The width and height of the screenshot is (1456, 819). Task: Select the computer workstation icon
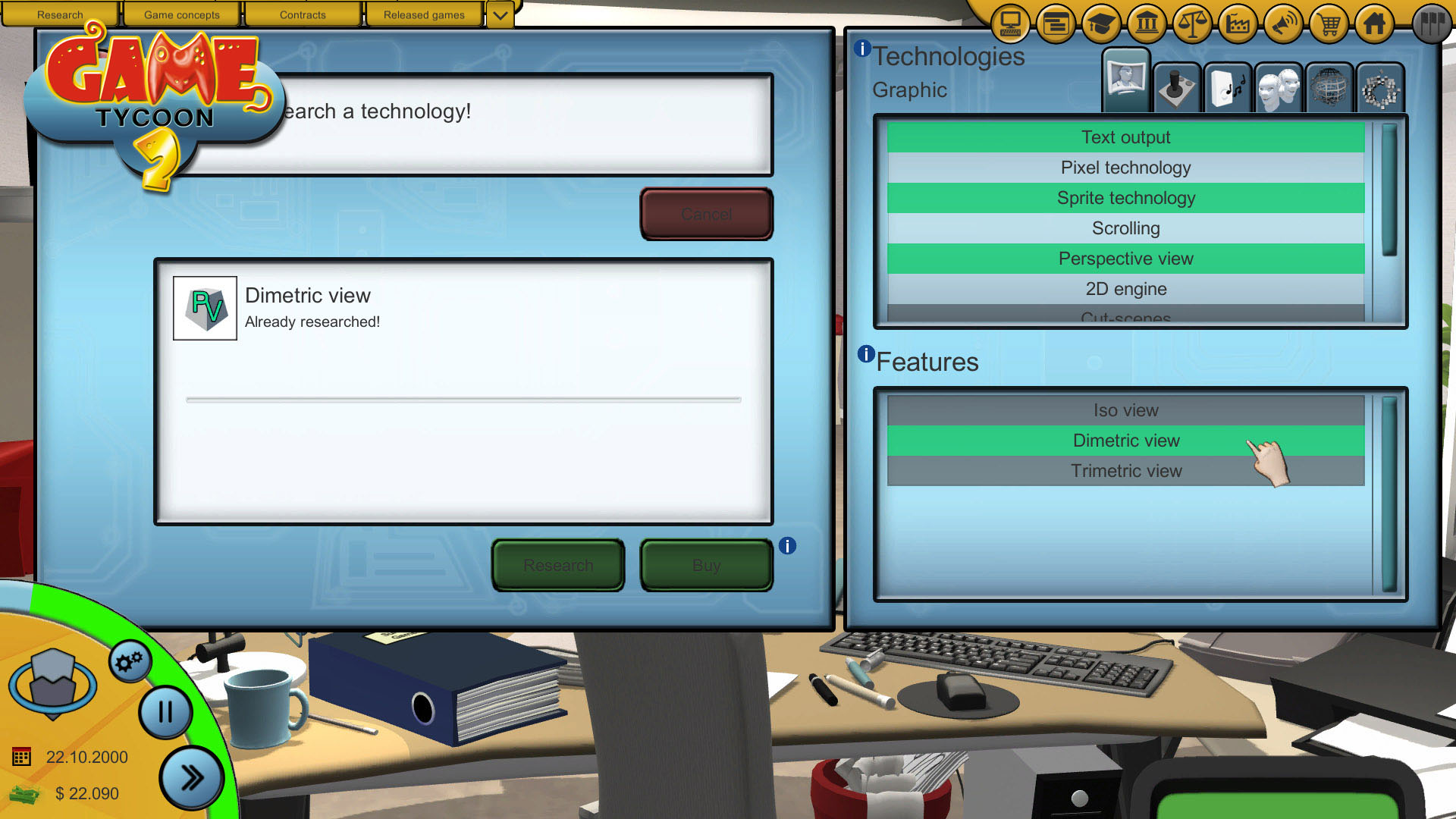point(1009,24)
